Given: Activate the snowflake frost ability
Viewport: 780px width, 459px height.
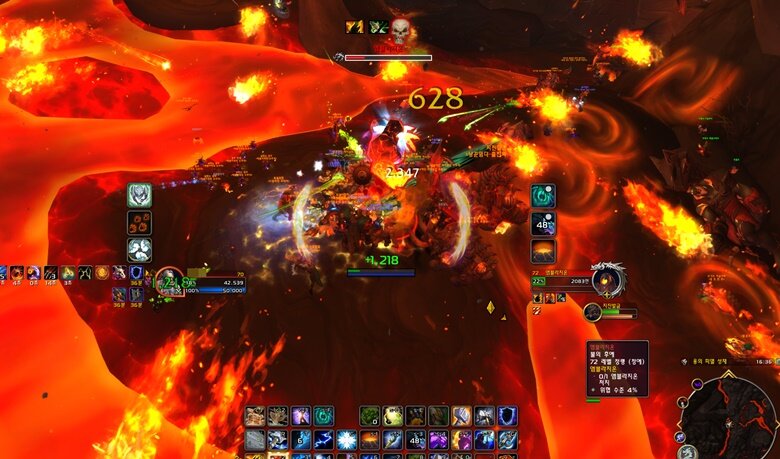Looking at the screenshot, I should coord(346,439).
